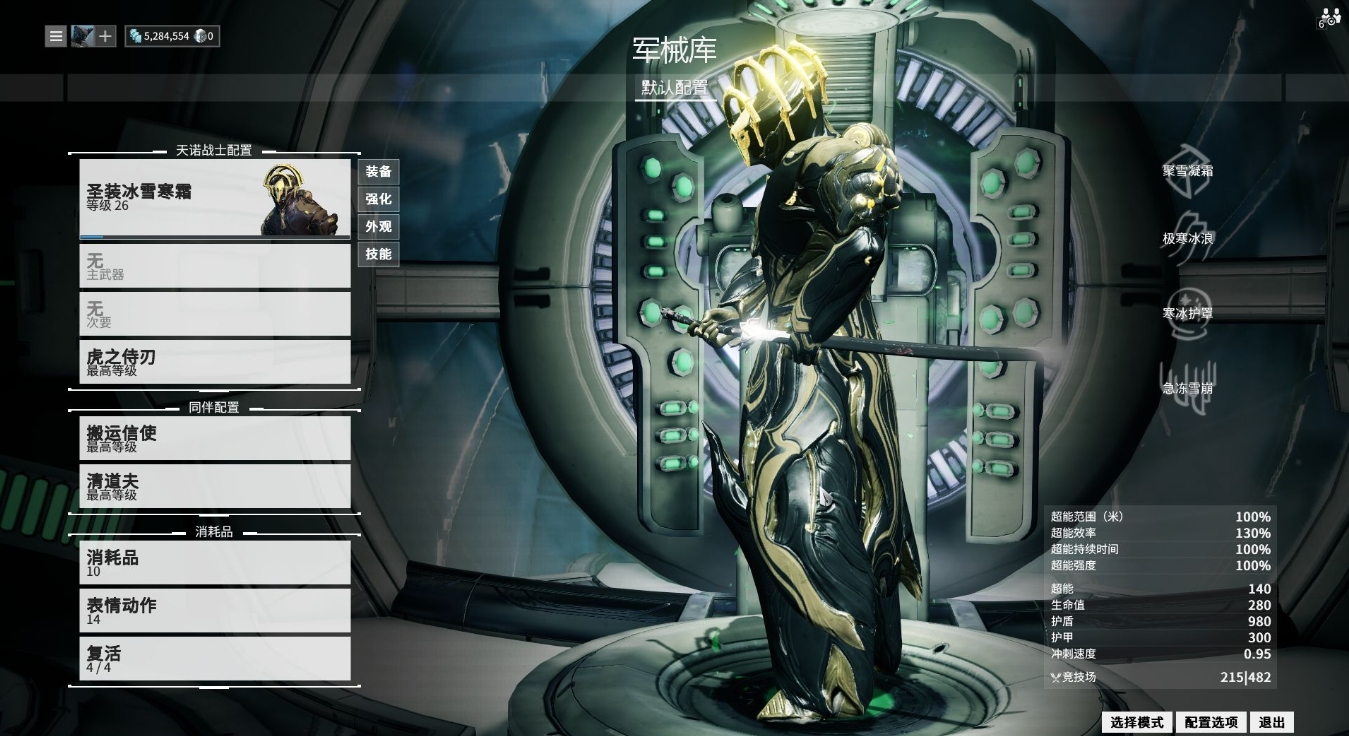The image size is (1349, 736).
Task: Open the hamburger menu icon
Action: coord(56,36)
